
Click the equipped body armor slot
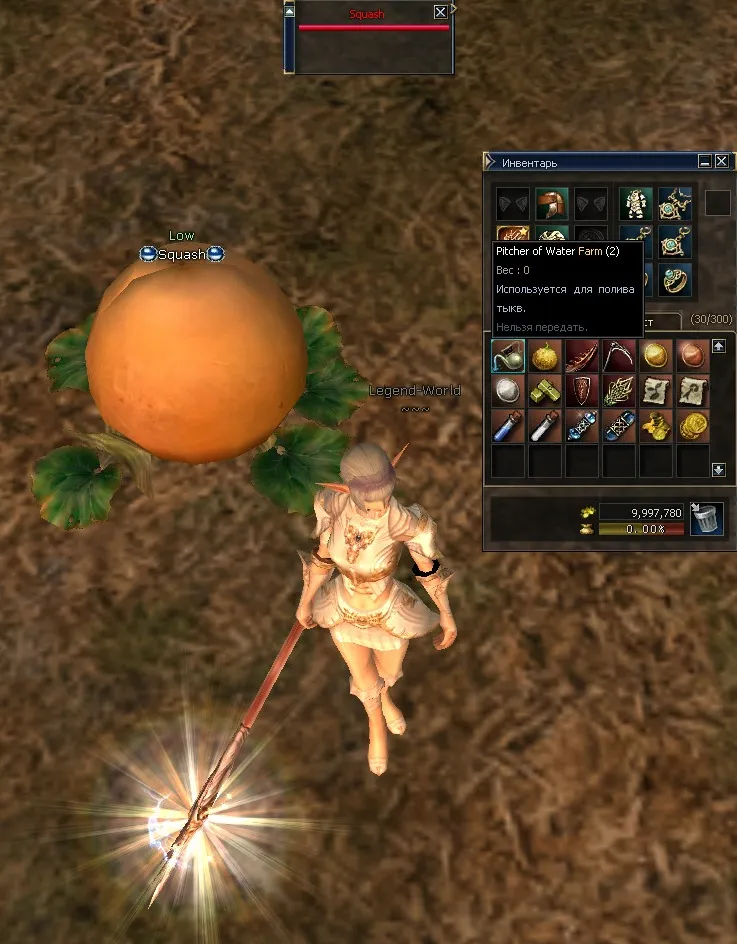point(636,204)
